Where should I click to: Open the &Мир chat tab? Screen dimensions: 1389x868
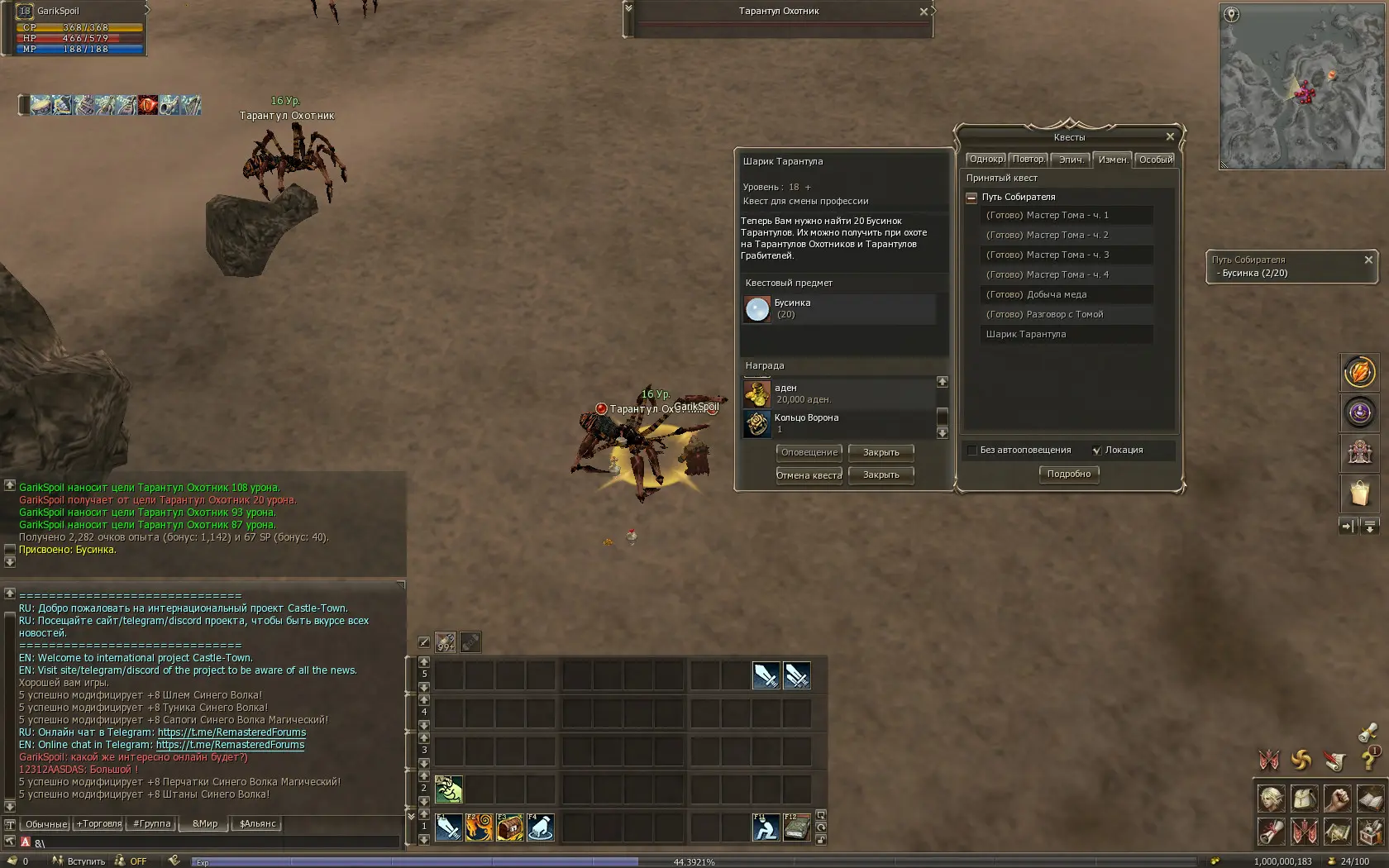click(x=205, y=823)
